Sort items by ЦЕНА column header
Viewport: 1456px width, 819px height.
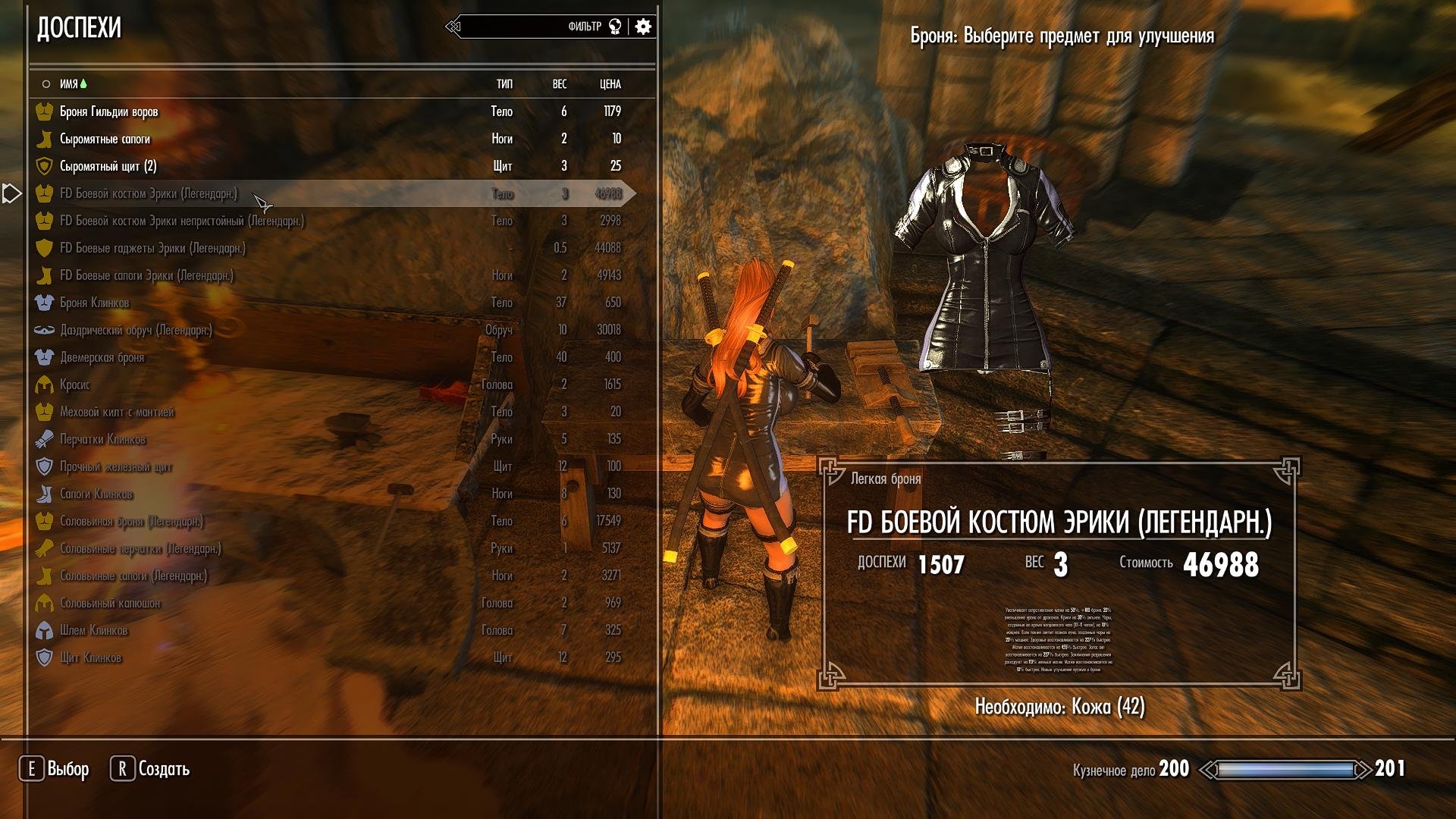[x=610, y=84]
